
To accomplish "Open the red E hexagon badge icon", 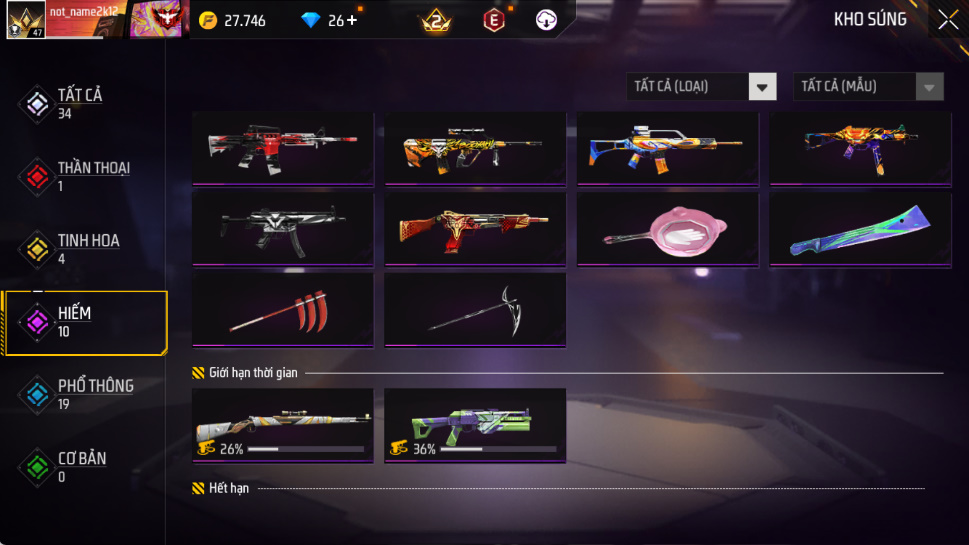I will pos(494,20).
